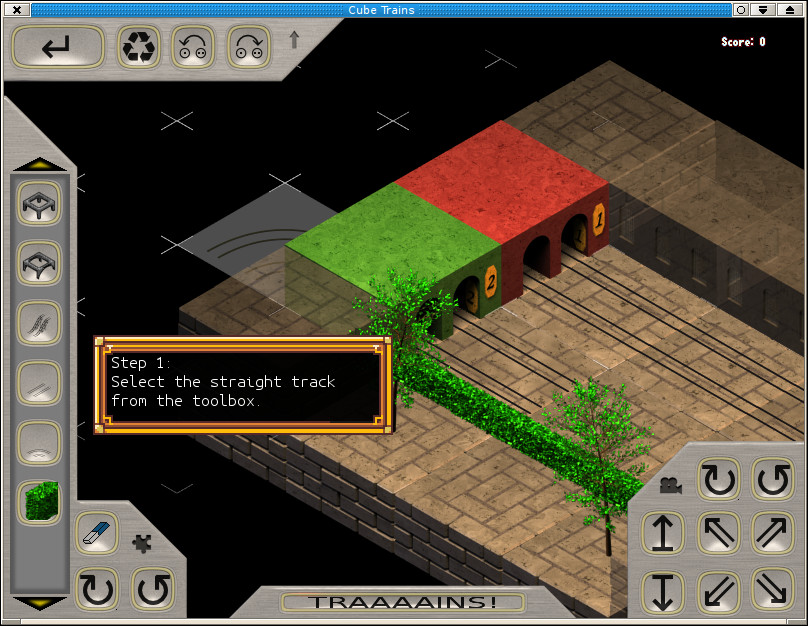Rotate the camera counter-clockwise
This screenshot has height=626, width=808.
(772, 480)
